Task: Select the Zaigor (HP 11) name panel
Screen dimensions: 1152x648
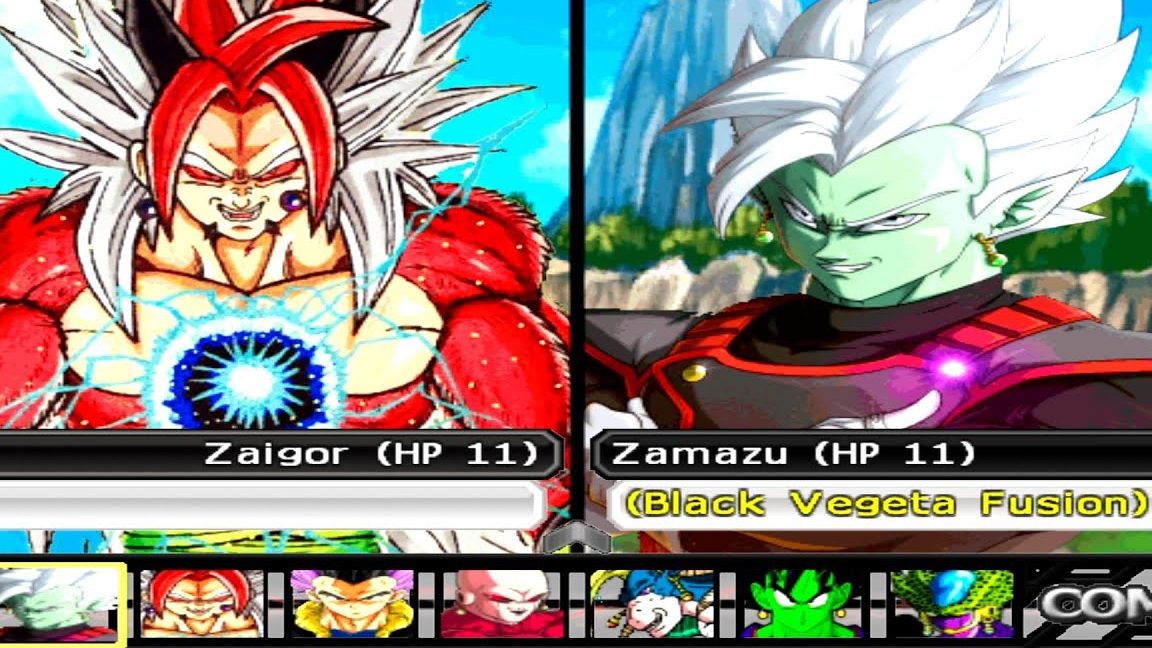Action: click(370, 454)
